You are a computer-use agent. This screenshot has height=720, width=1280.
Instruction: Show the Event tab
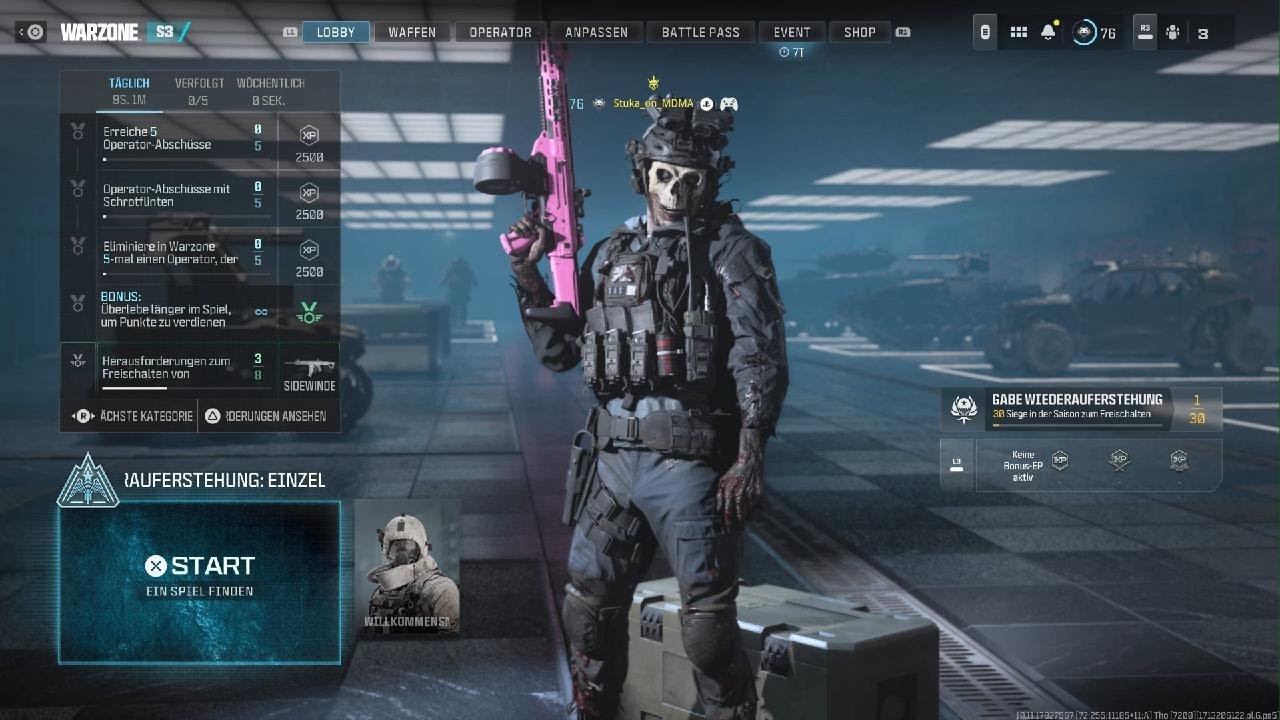tap(792, 32)
